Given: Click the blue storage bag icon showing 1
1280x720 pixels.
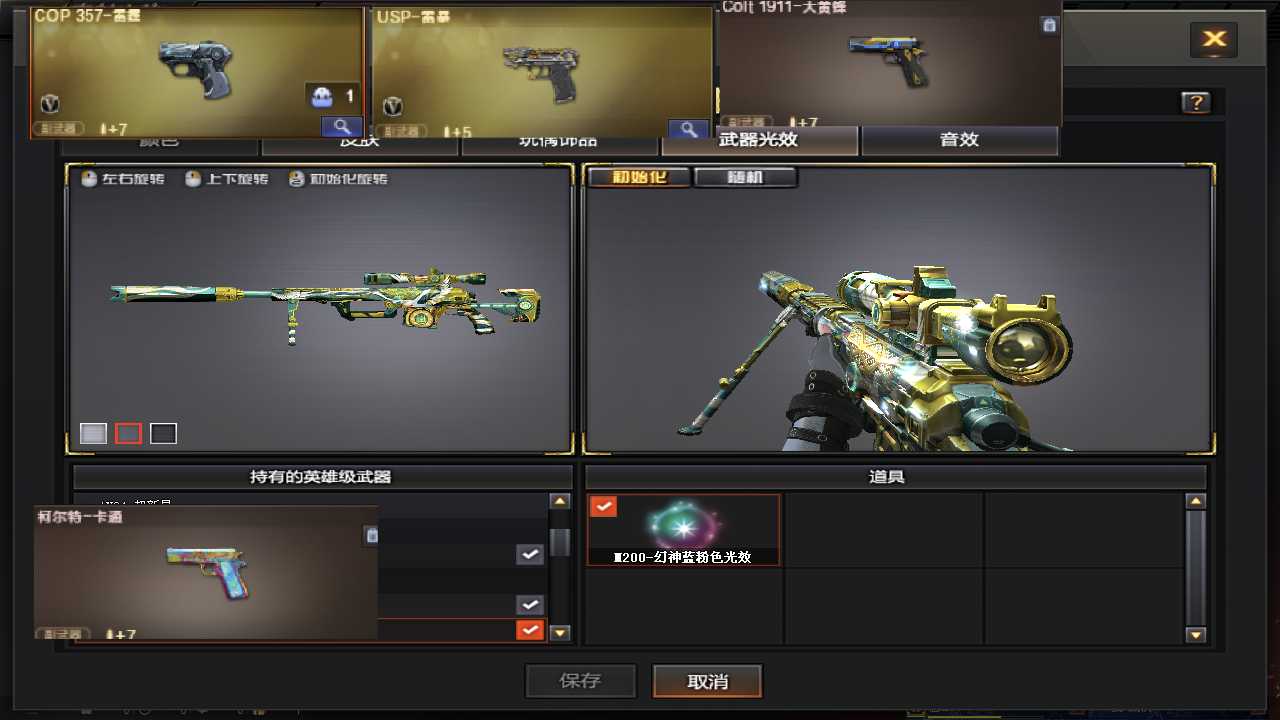Looking at the screenshot, I should [322, 95].
